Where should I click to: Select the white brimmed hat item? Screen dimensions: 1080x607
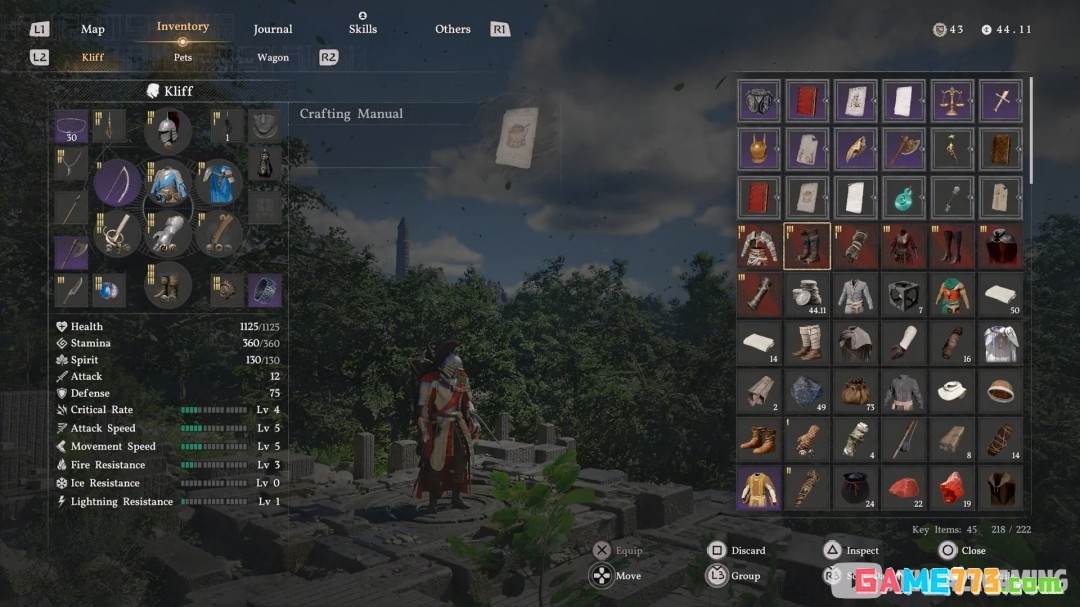coord(952,391)
